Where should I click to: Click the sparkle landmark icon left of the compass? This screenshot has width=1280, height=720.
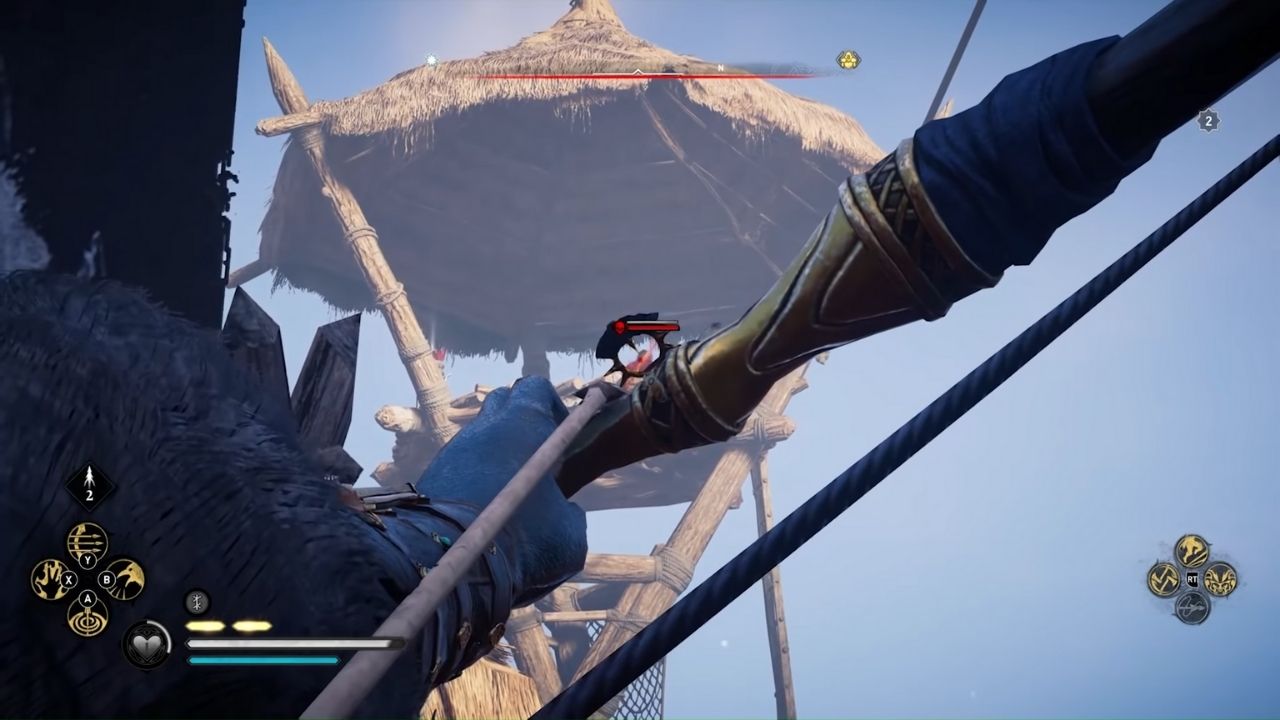coord(430,60)
